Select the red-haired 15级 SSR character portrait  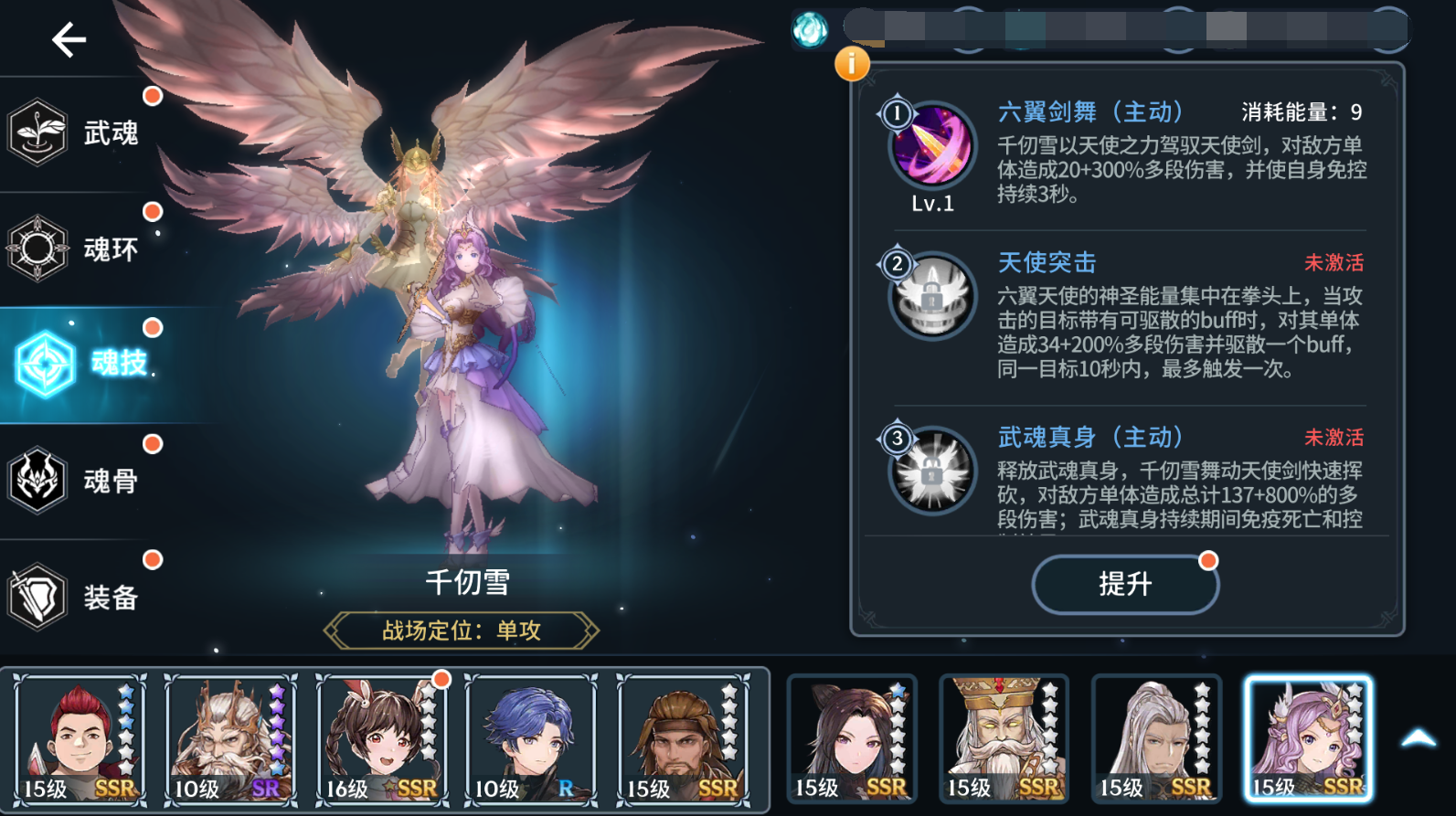[80, 737]
